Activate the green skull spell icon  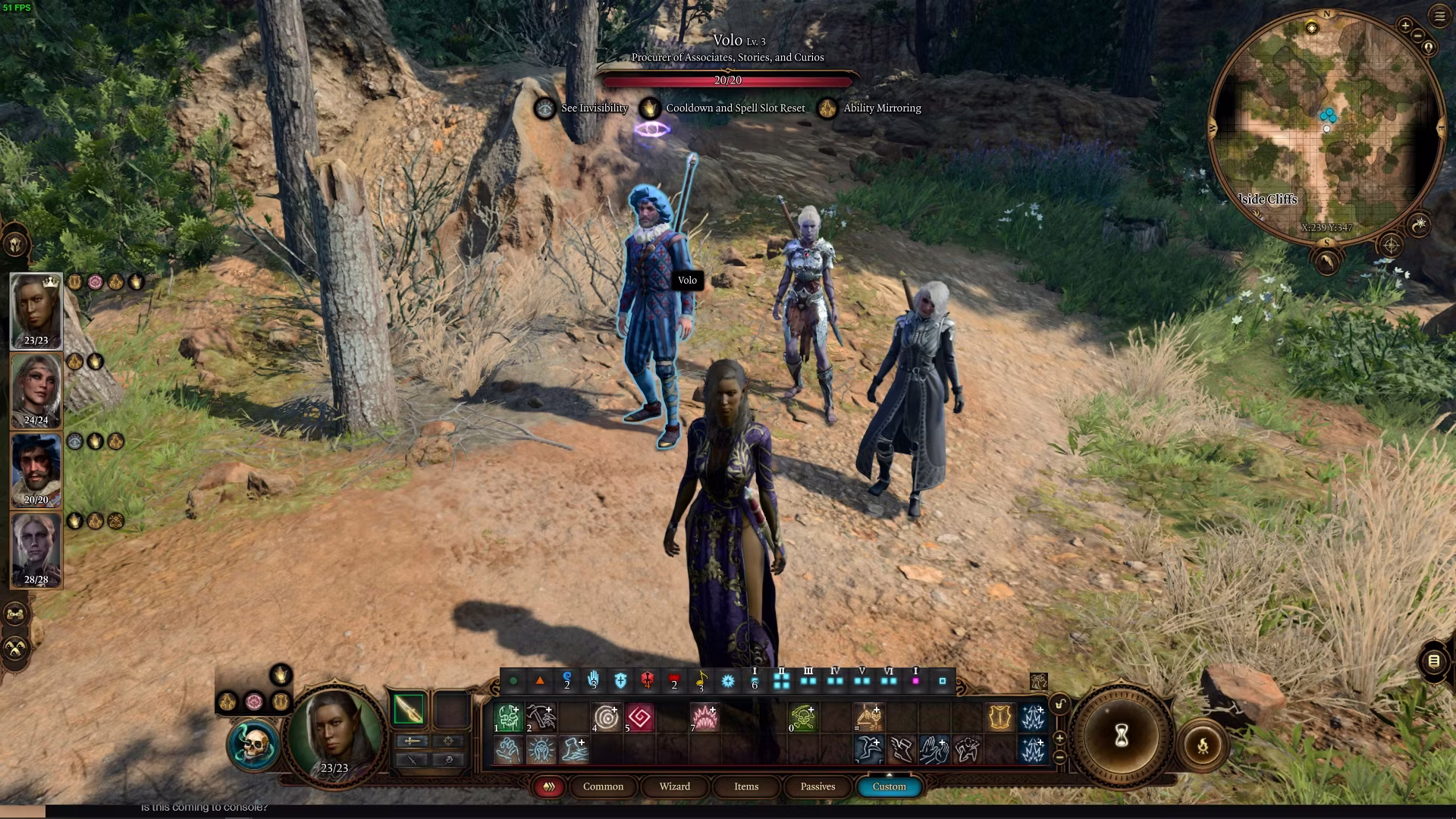coord(802,717)
